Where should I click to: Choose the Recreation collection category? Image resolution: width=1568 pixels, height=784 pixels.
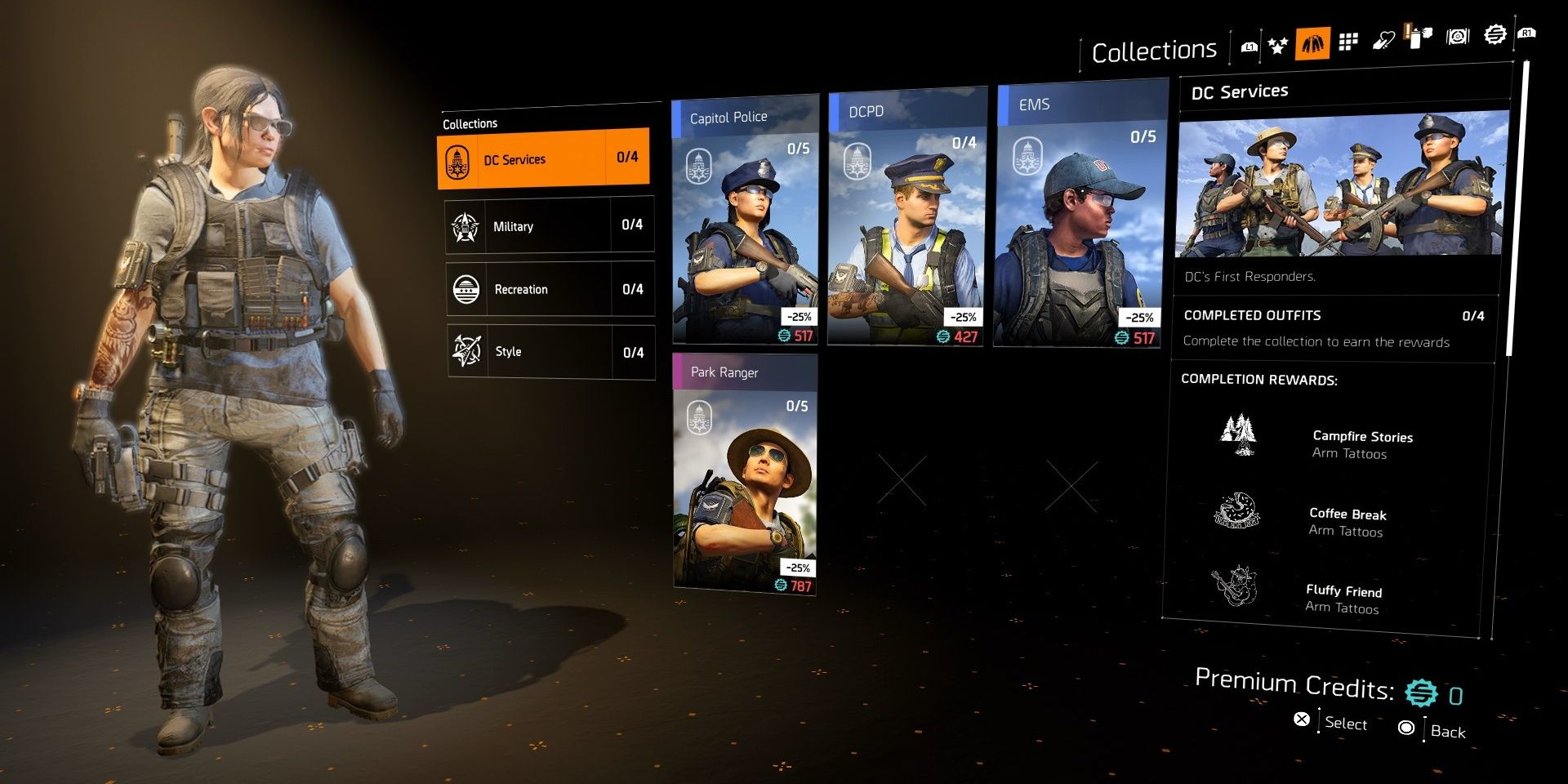tap(550, 289)
